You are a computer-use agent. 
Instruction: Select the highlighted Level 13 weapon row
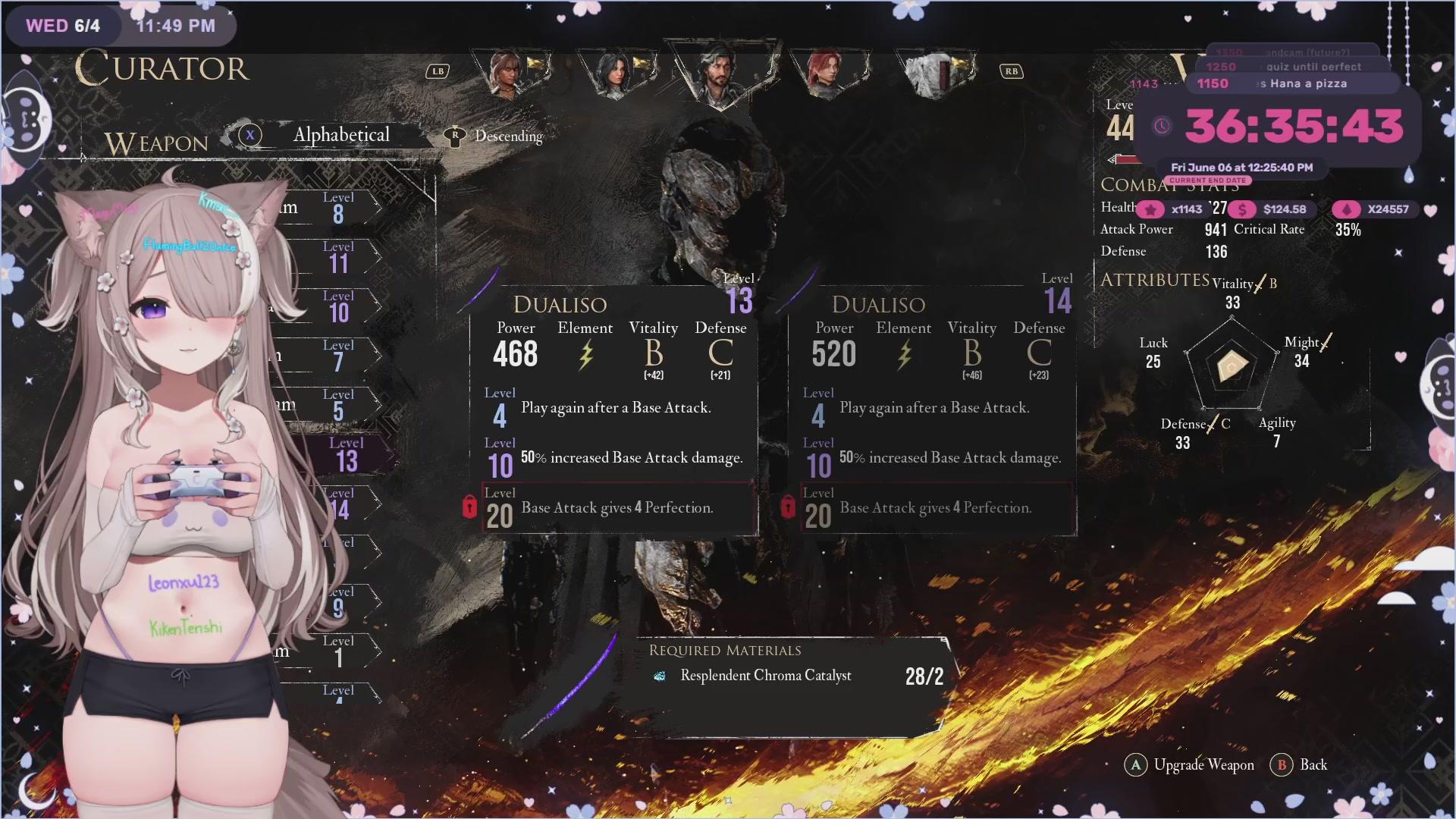click(346, 455)
